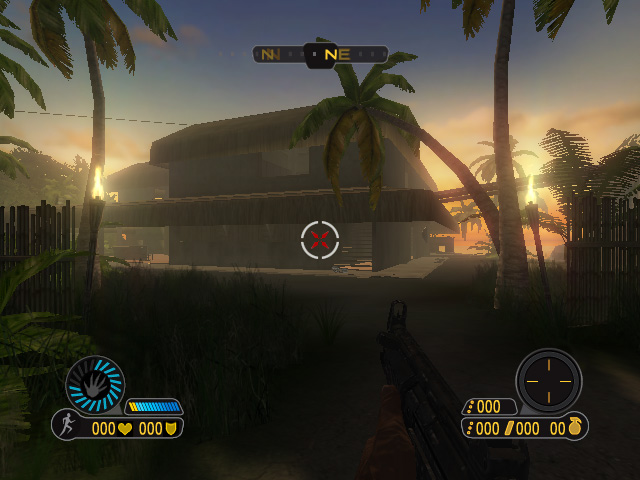The image size is (640, 480).
Task: Select the feral hand power icon
Action: (95, 385)
